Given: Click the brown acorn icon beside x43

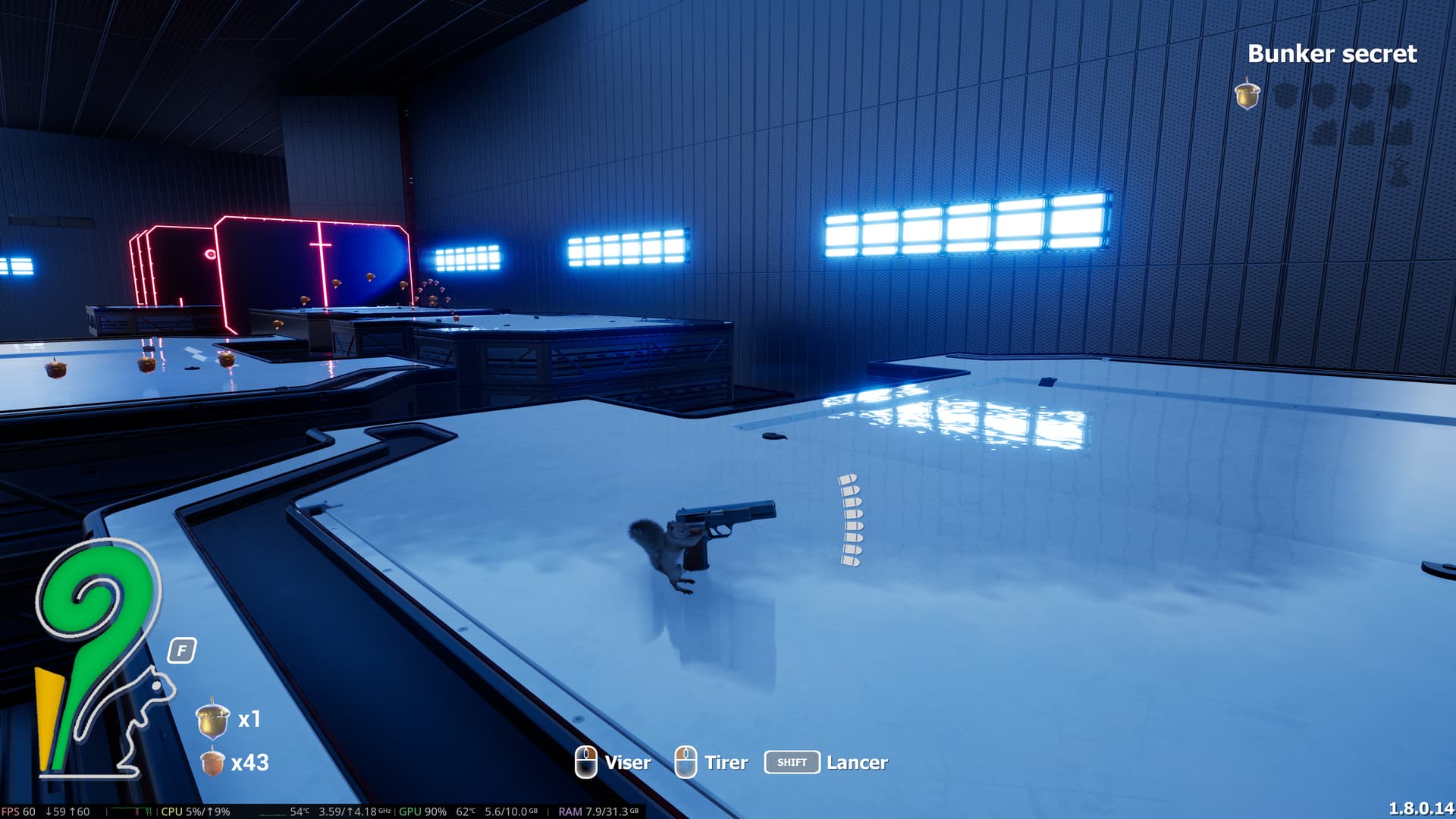Looking at the screenshot, I should 212,762.
